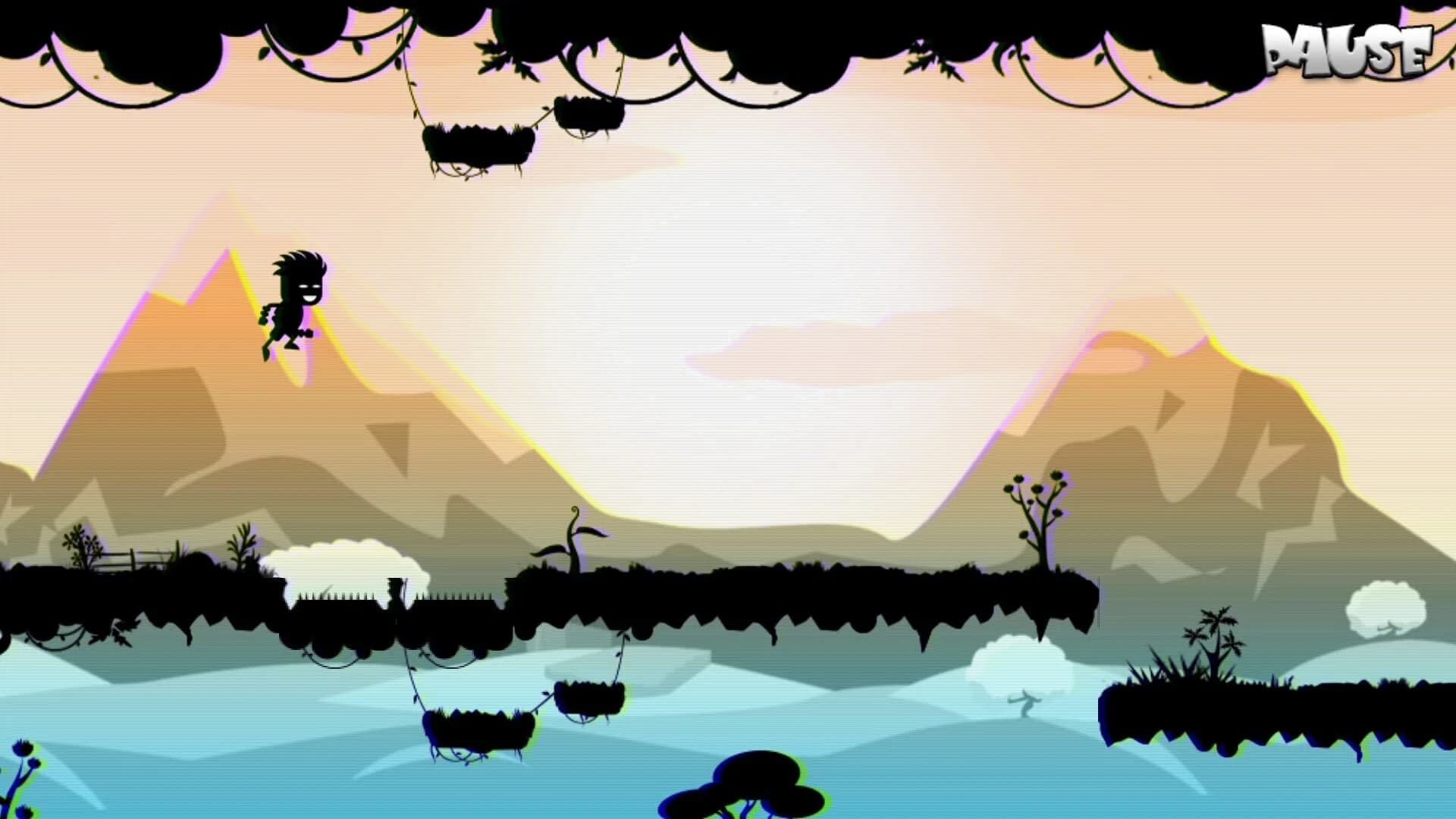Click the smaller vine platform beside the large one
1456x819 pixels.
click(x=590, y=114)
